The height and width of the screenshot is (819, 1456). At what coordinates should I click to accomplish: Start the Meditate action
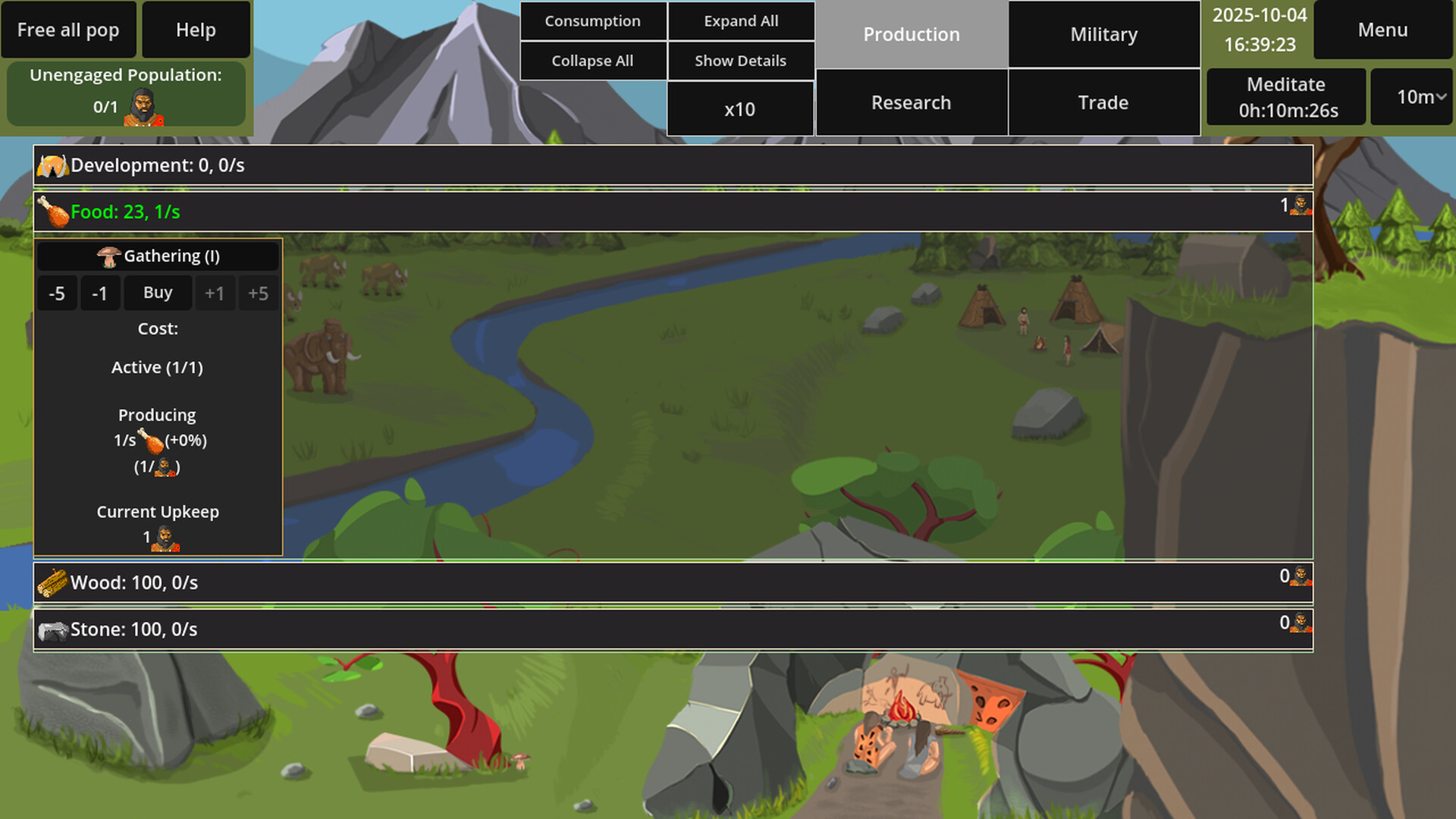[1286, 97]
